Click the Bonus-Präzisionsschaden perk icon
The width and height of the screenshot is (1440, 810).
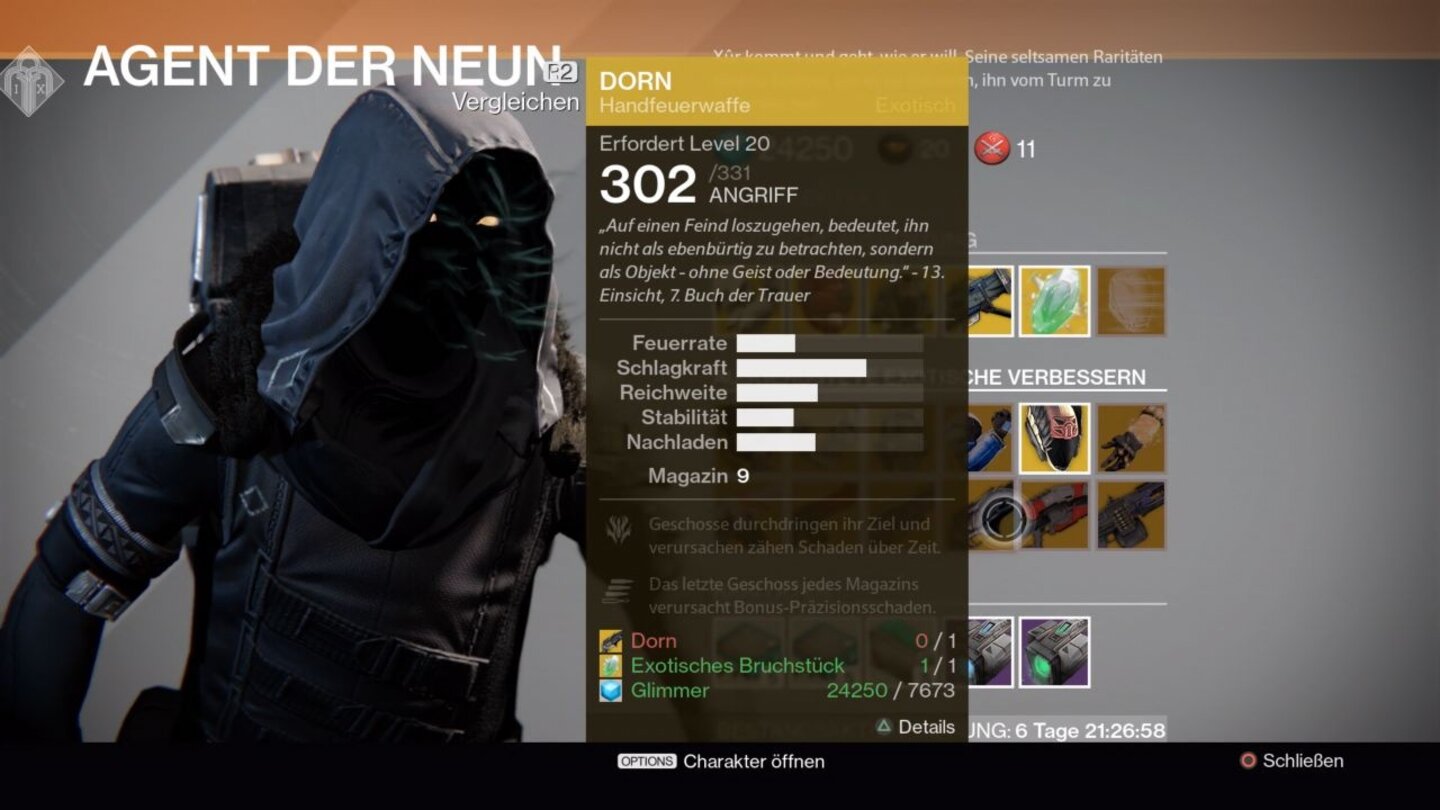[619, 590]
